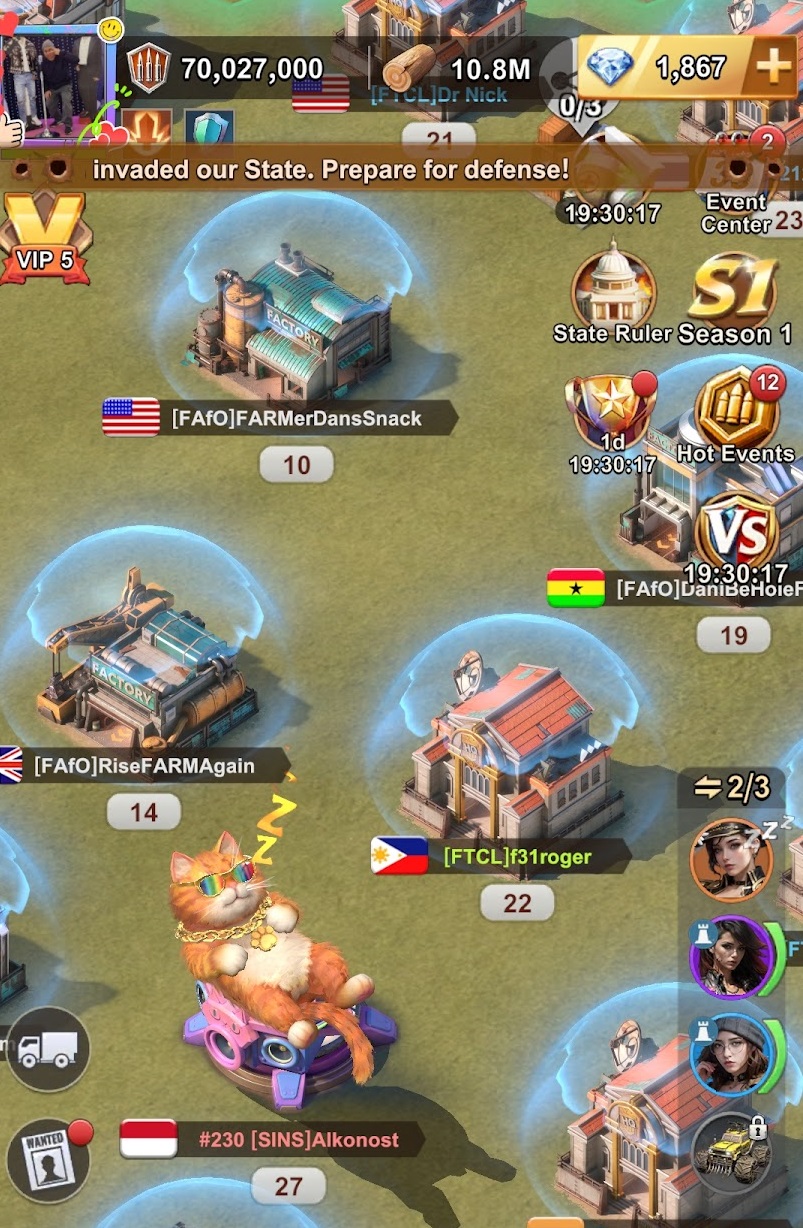
Task: Tap the gold plus button to buy diamonds
Action: tap(773, 67)
